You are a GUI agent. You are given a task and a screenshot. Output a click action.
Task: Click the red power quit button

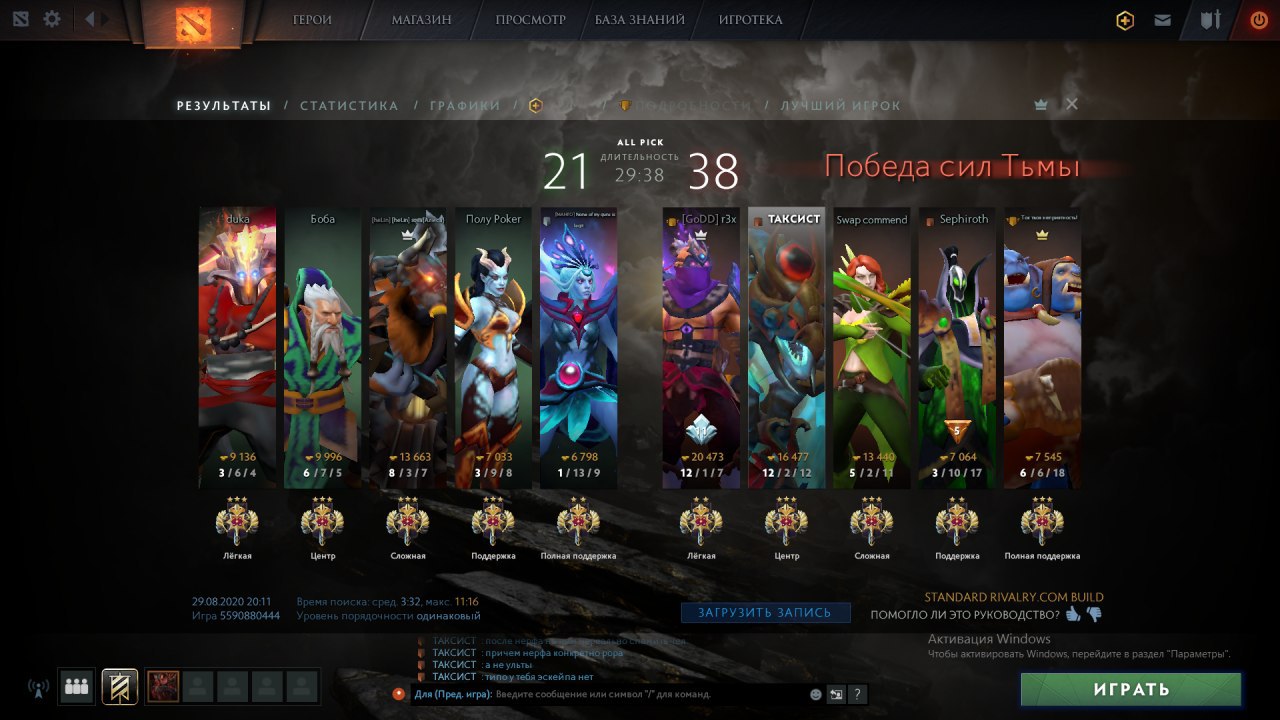coord(1258,19)
